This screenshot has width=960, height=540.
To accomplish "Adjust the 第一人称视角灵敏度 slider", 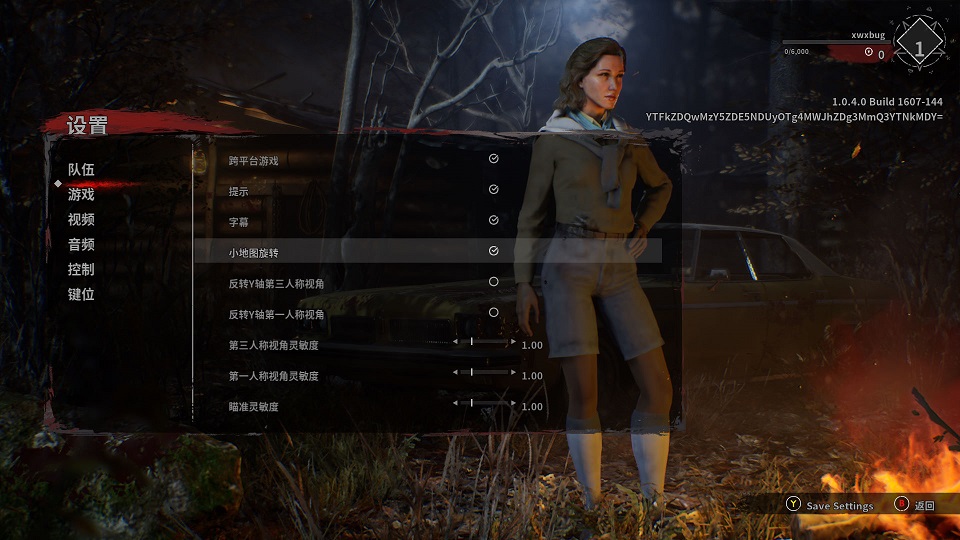I will (484, 373).
